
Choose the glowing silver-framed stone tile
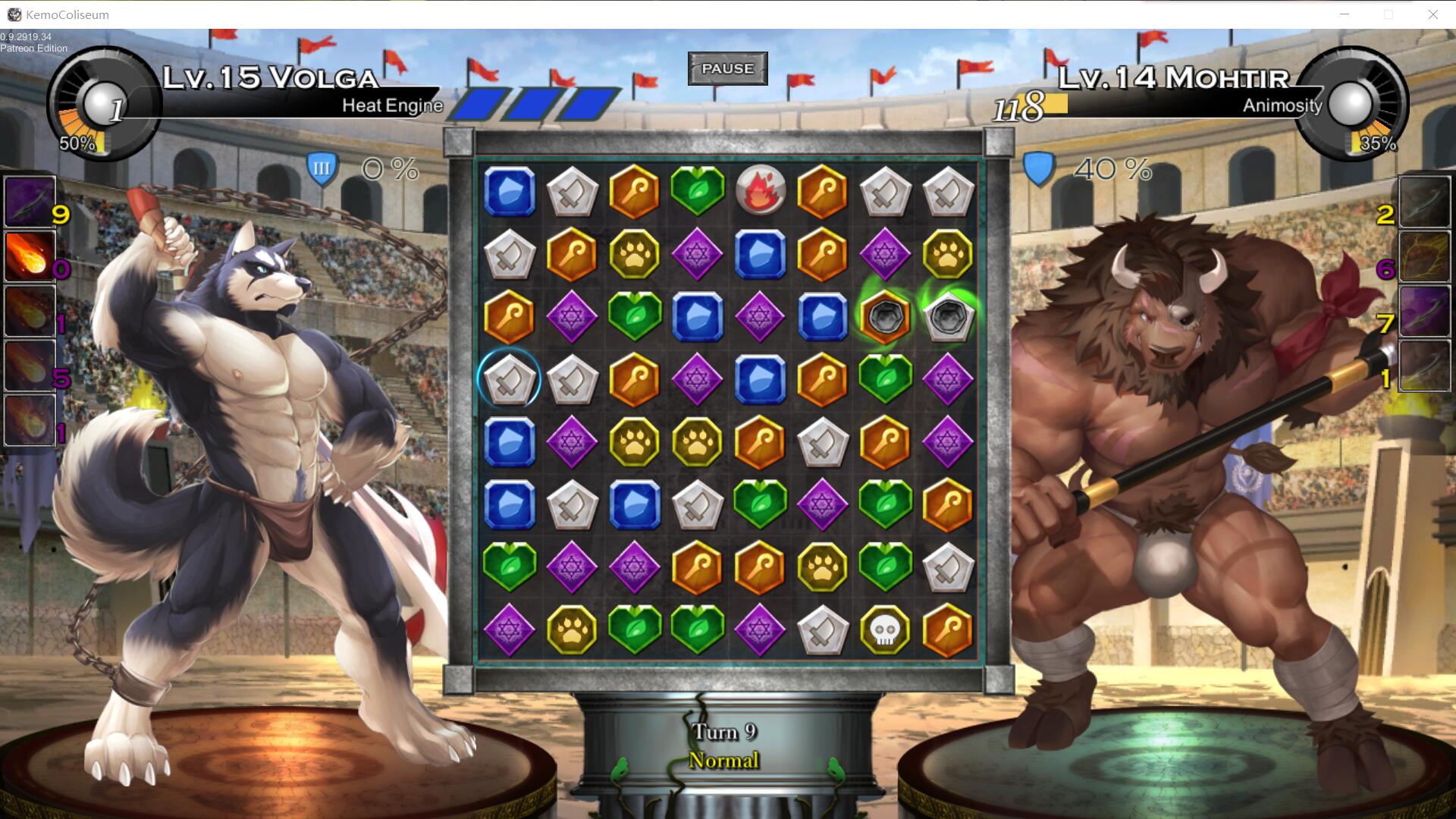(x=947, y=316)
